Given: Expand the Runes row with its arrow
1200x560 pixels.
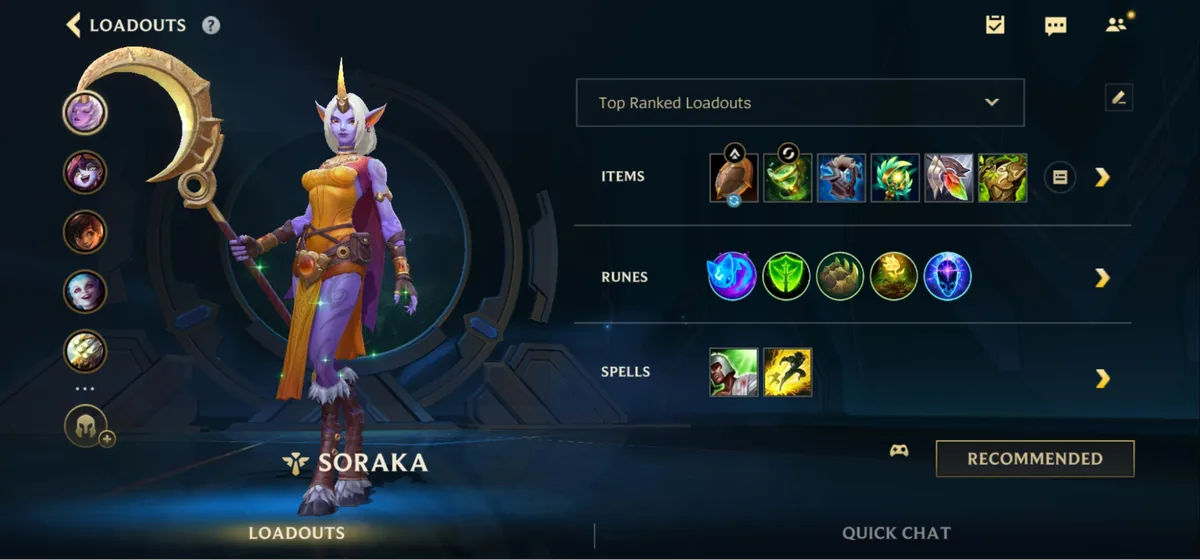Looking at the screenshot, I should tap(1102, 277).
